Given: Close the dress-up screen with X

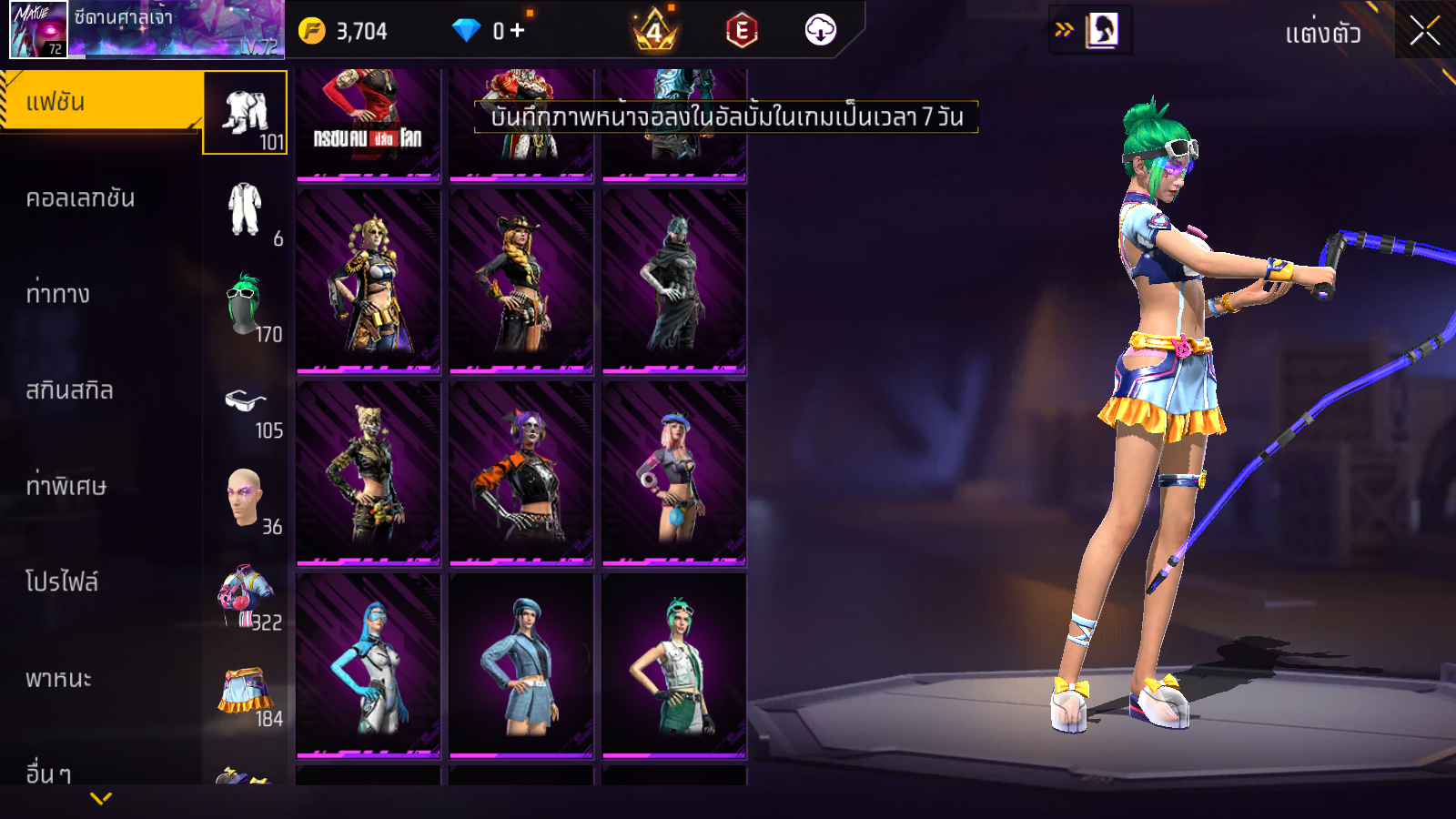Looking at the screenshot, I should [1424, 31].
